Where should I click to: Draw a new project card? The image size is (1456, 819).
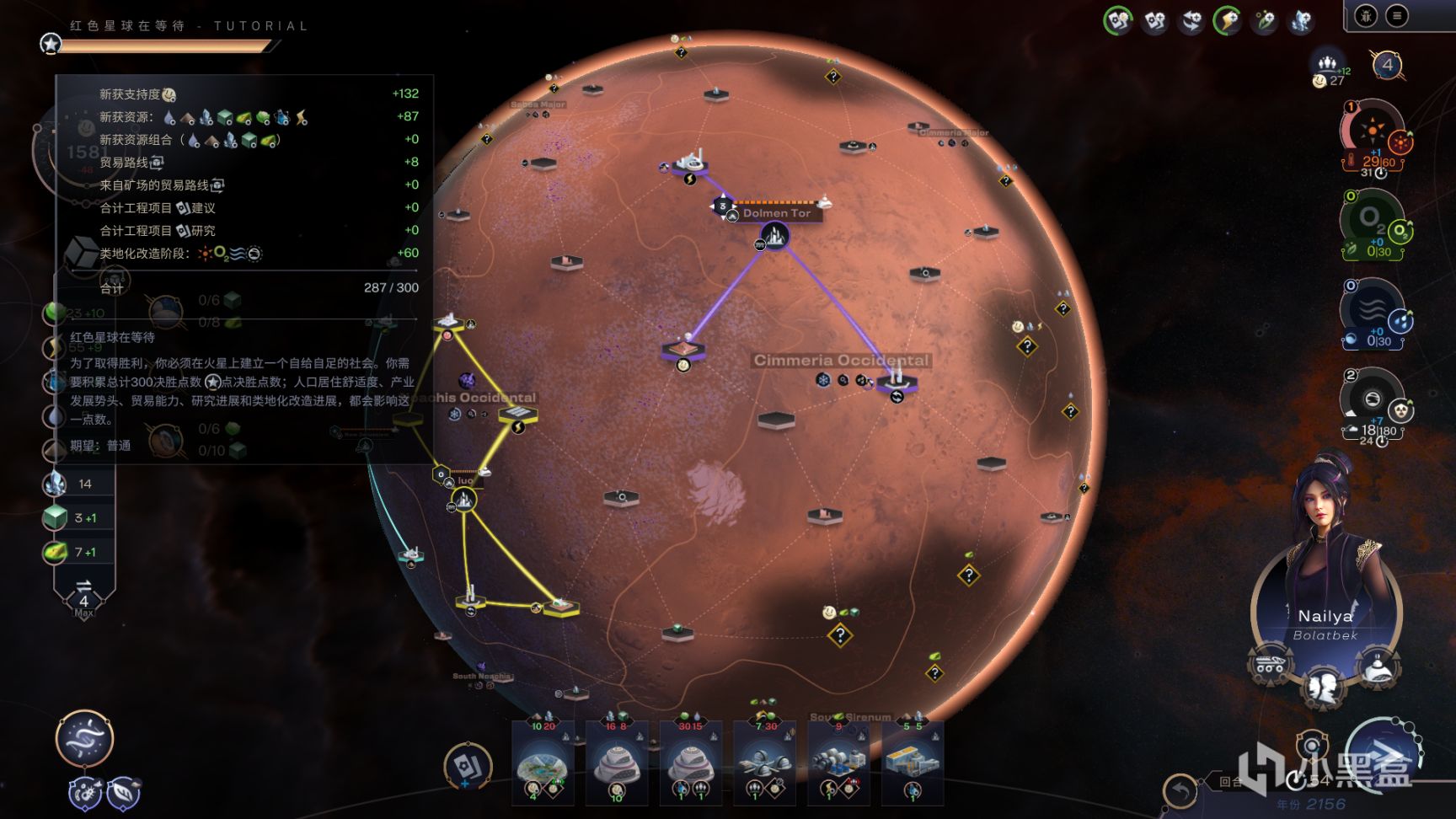(466, 765)
